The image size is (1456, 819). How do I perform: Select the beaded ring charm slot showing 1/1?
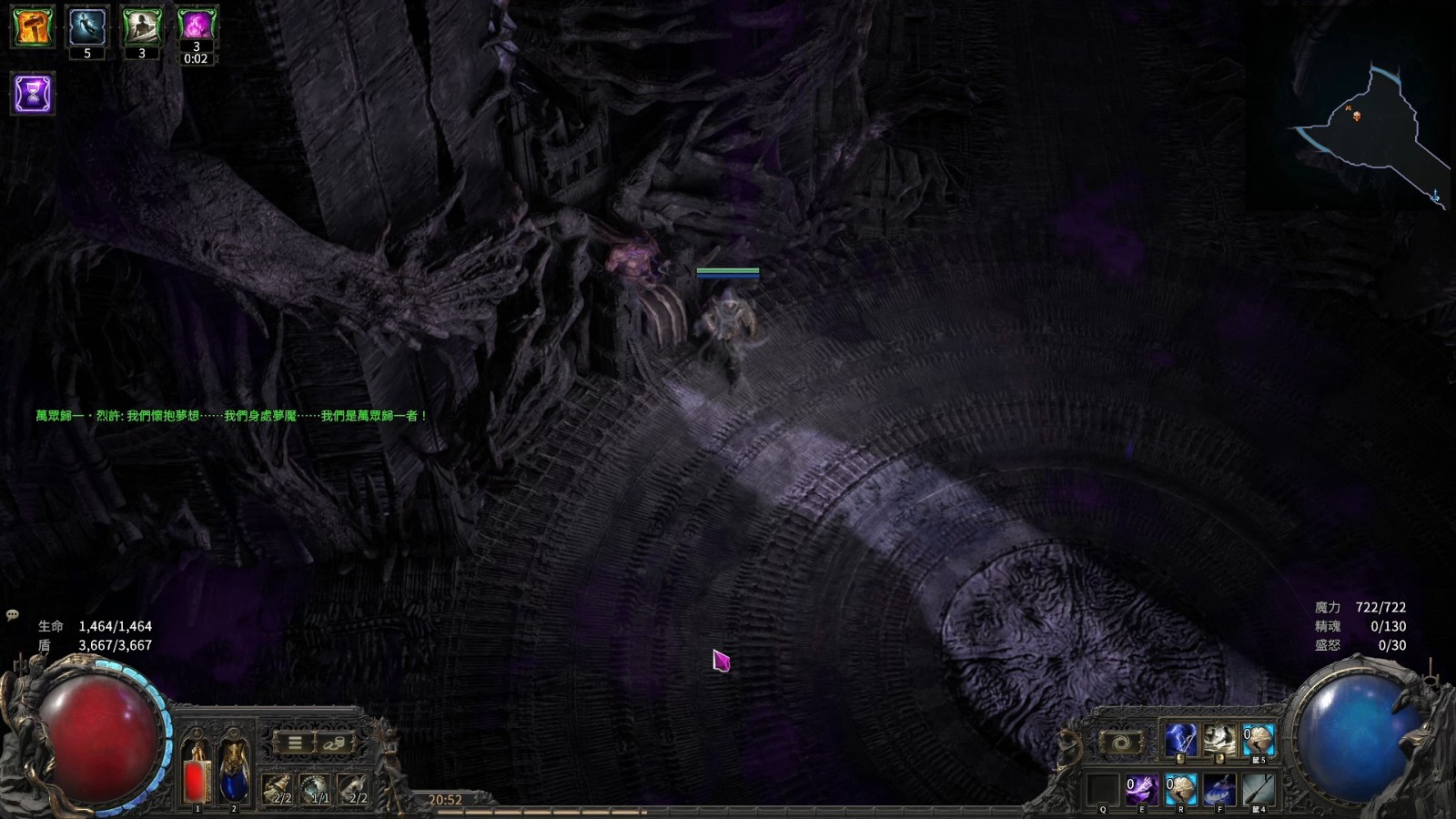click(x=316, y=789)
